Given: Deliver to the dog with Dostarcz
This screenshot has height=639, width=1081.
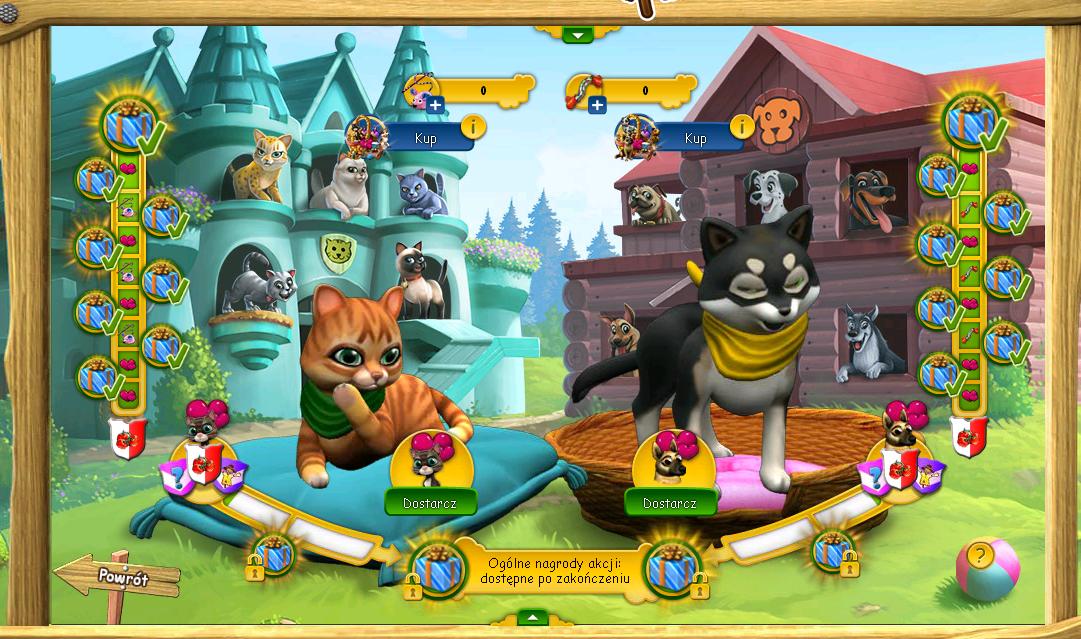Looking at the screenshot, I should (670, 502).
